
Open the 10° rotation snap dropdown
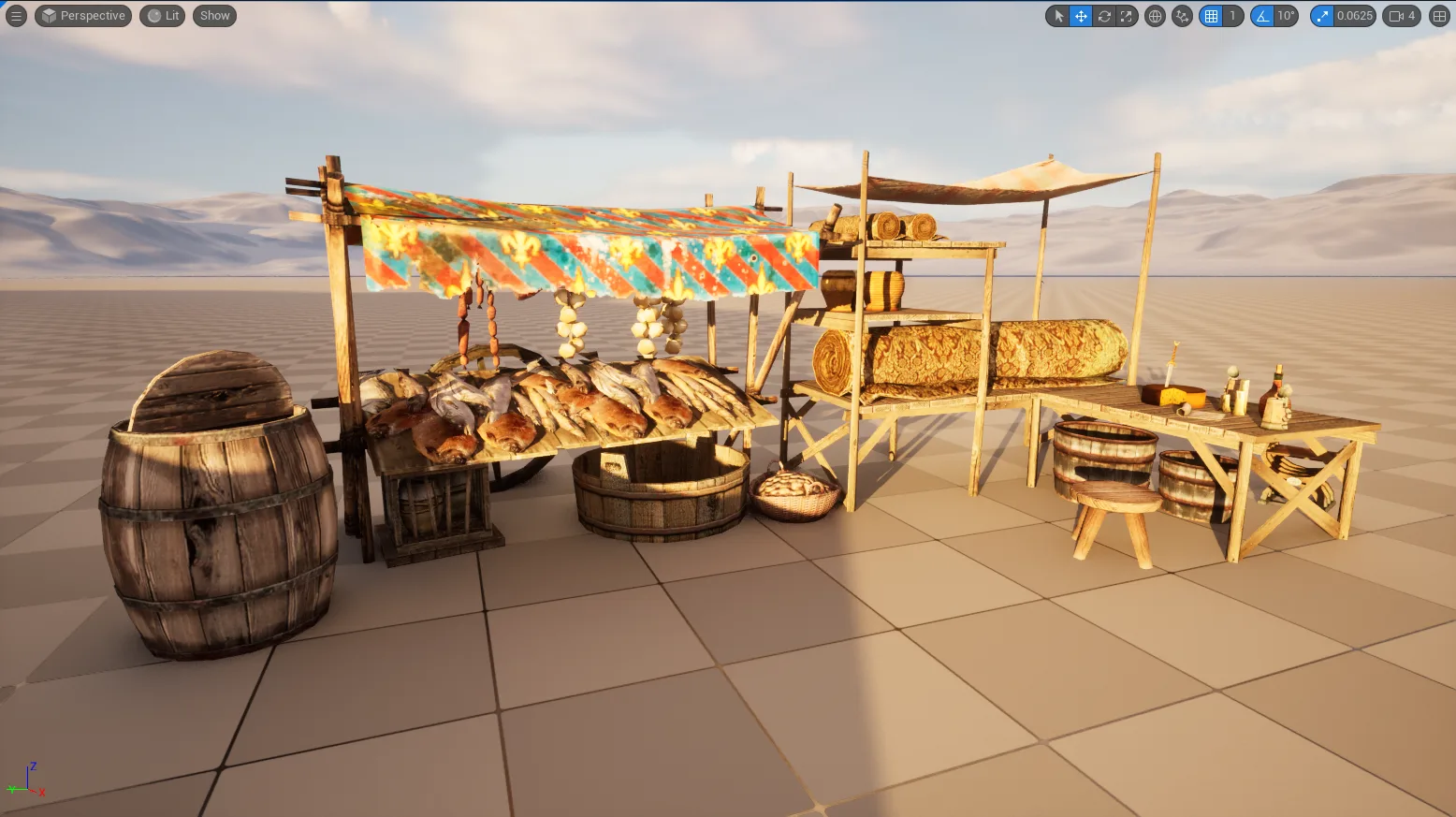[1287, 16]
